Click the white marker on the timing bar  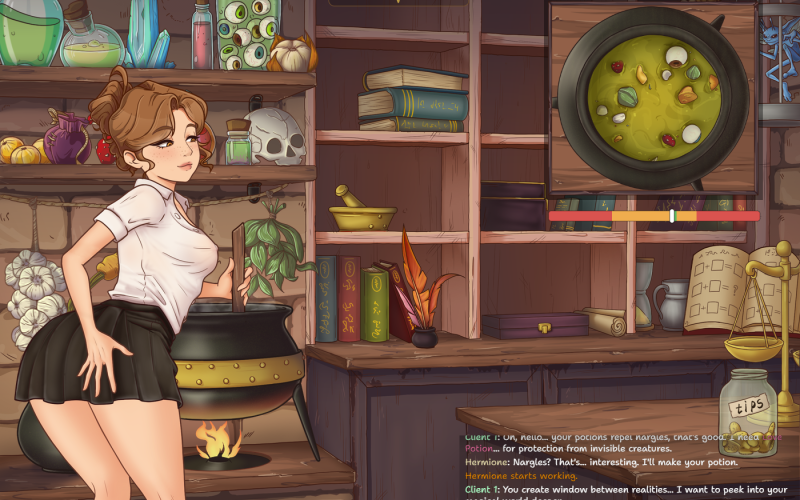point(672,216)
